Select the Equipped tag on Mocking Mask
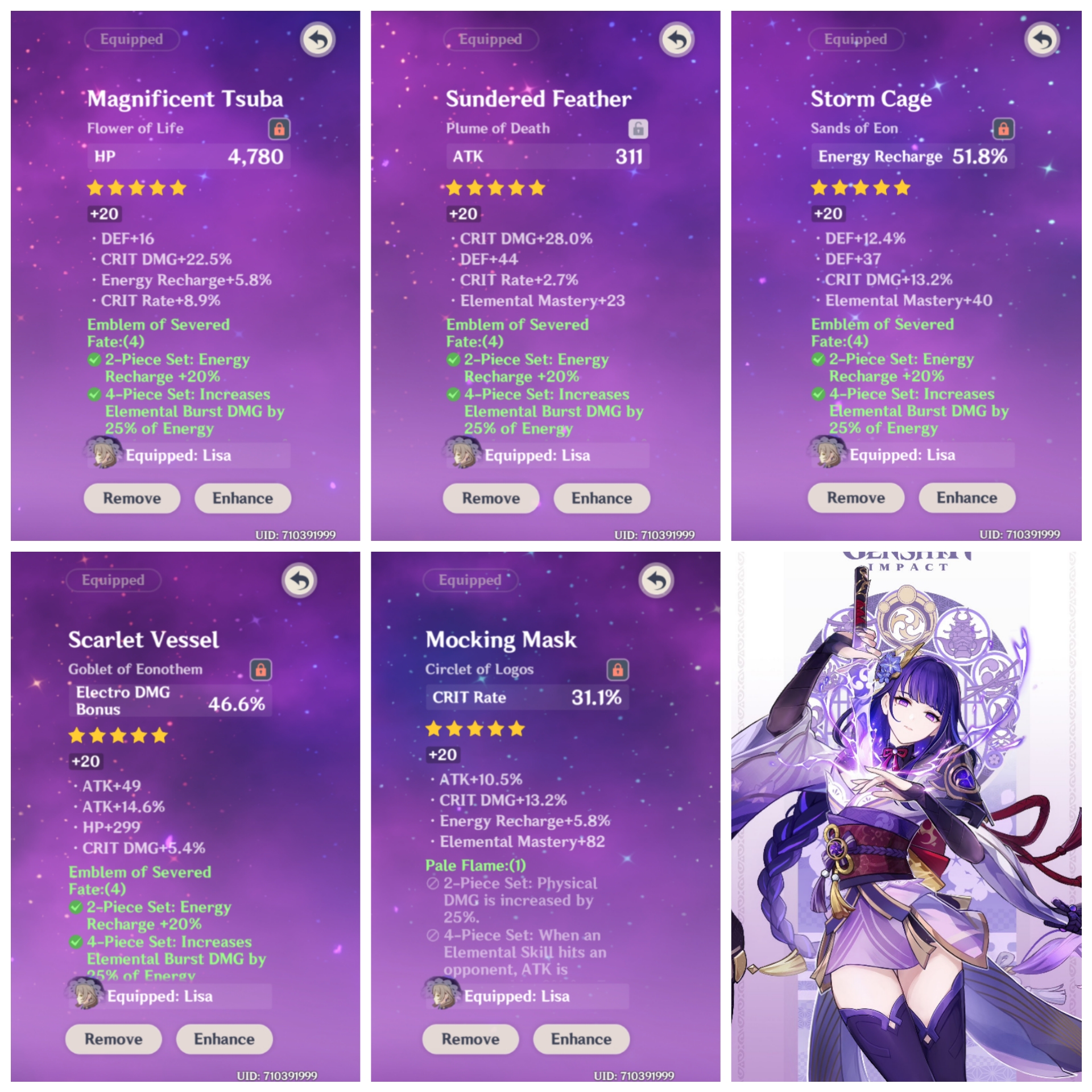 coord(470,580)
